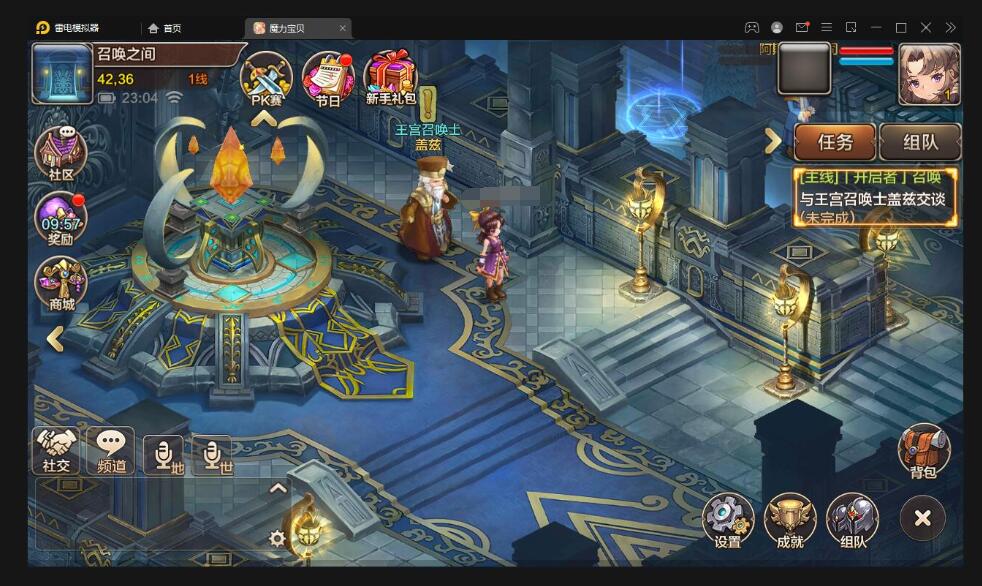Open the chat box settings gear
The width and height of the screenshot is (982, 586).
coord(278,538)
